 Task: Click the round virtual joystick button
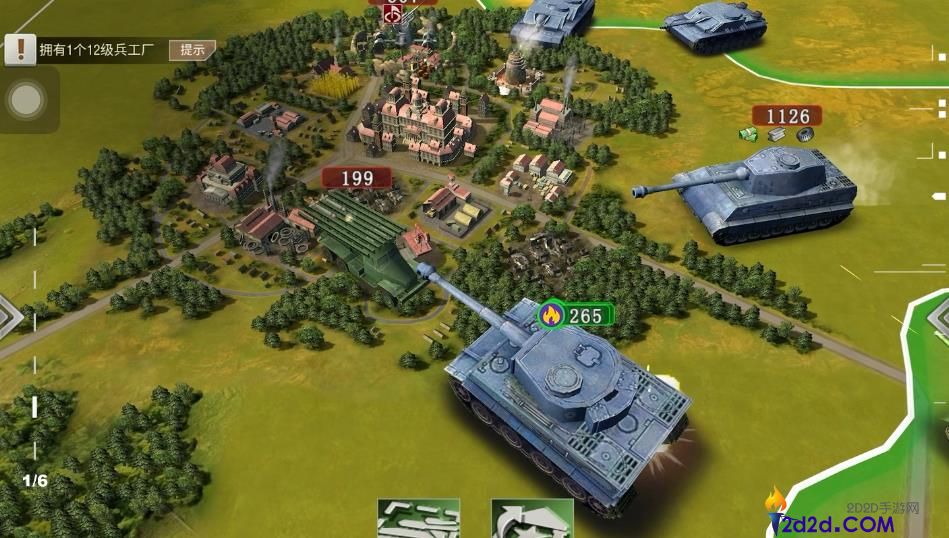(x=26, y=99)
